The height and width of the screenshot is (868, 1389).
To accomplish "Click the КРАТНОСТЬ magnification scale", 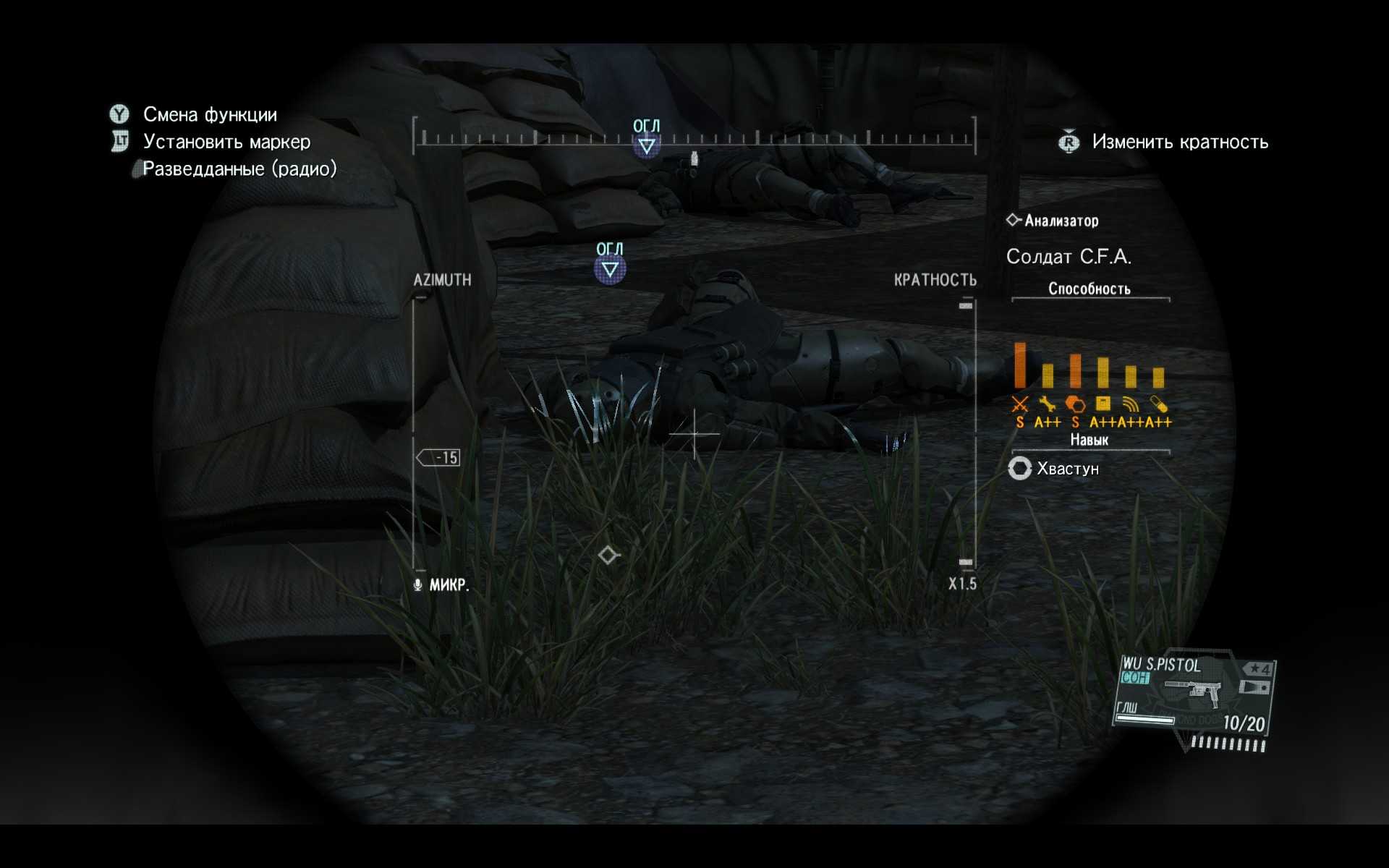I will [x=967, y=434].
